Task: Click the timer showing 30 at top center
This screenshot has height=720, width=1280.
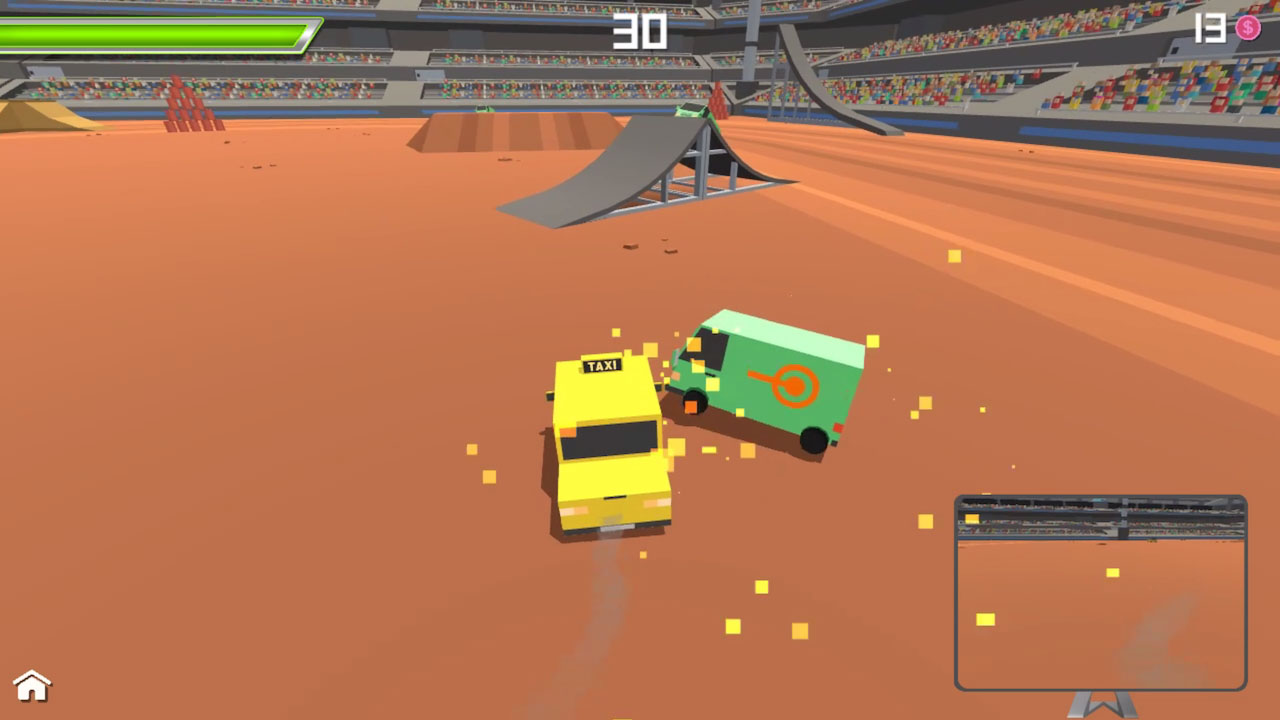Action: pos(639,33)
